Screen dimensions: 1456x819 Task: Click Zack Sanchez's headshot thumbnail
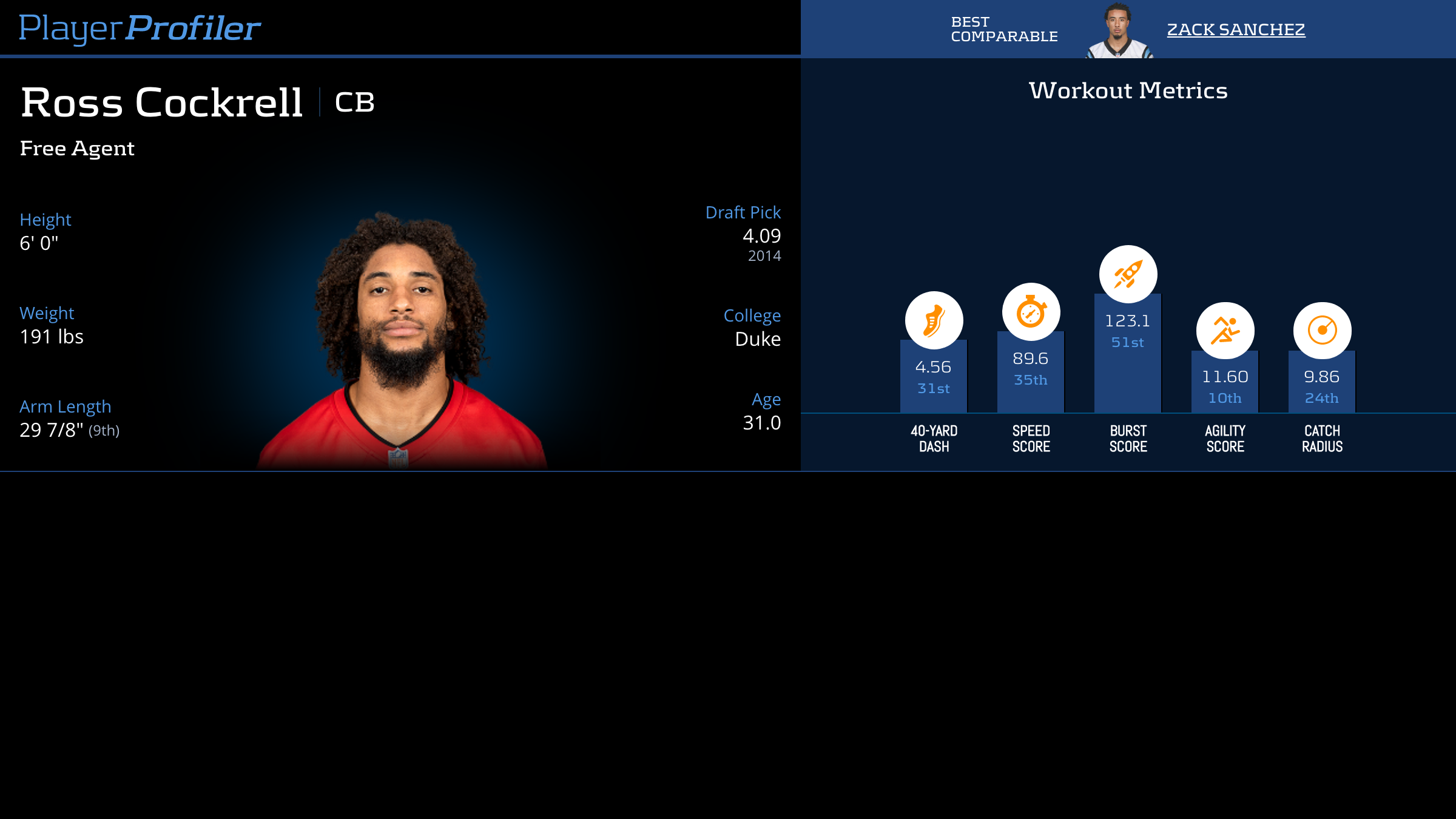[1119, 30]
